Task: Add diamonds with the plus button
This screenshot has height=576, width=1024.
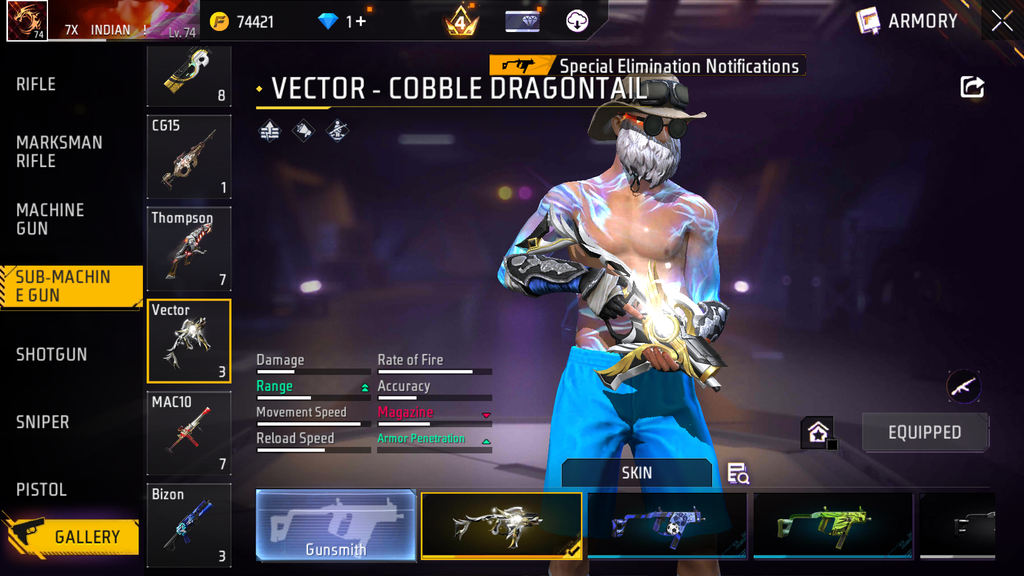Action: coord(359,21)
